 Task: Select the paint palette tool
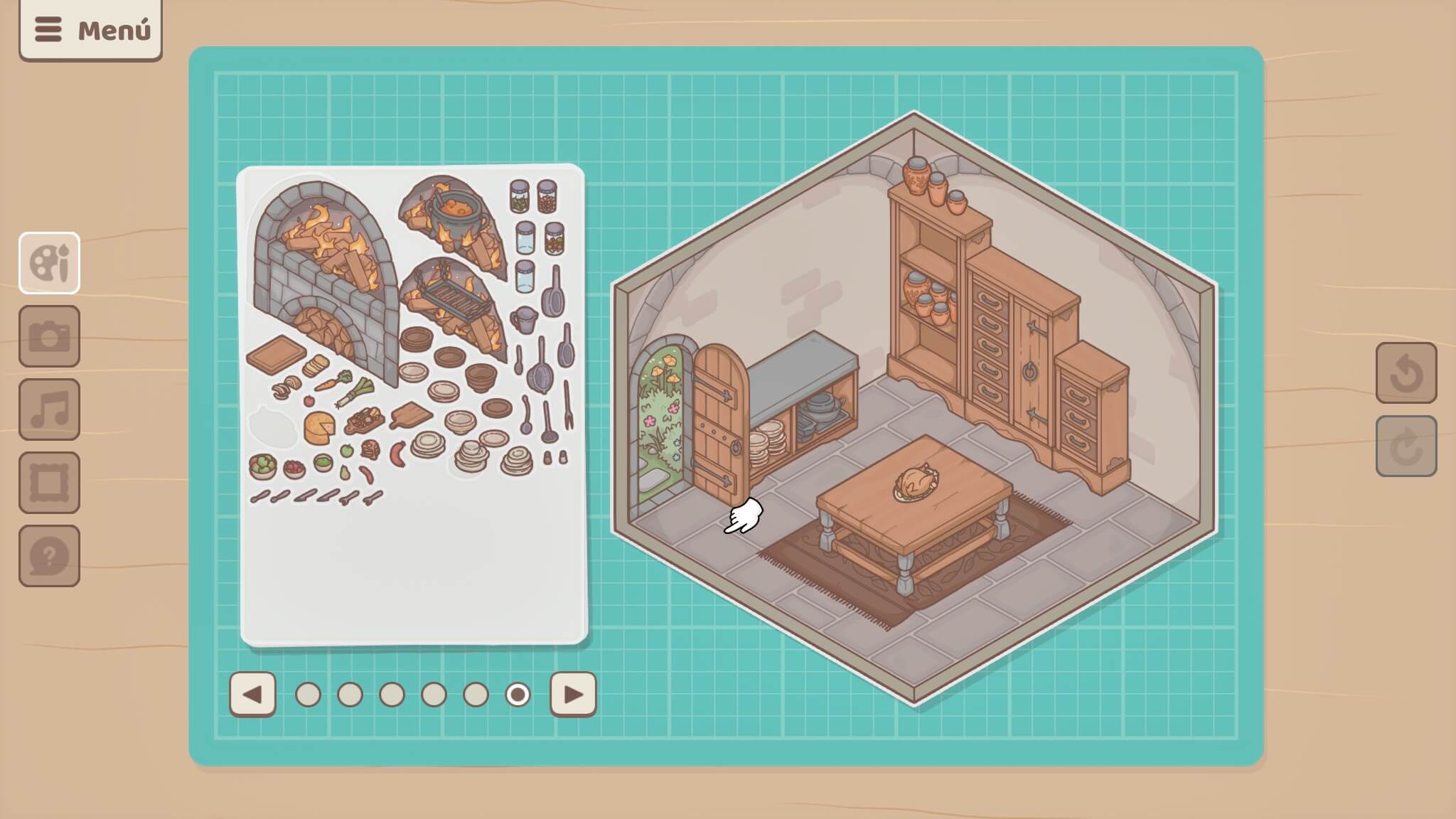(49, 263)
